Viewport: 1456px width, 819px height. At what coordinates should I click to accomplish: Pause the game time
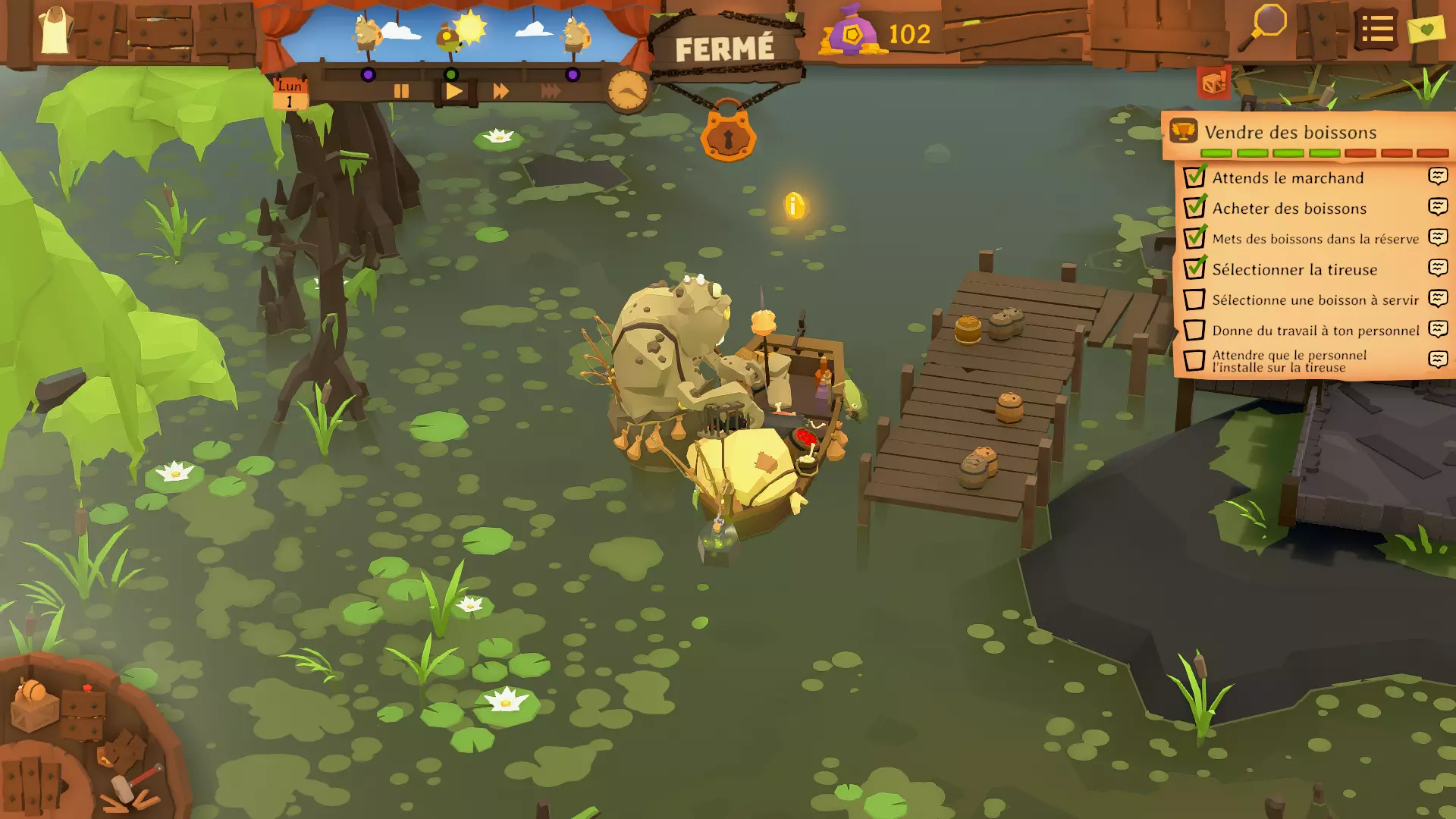(x=401, y=92)
